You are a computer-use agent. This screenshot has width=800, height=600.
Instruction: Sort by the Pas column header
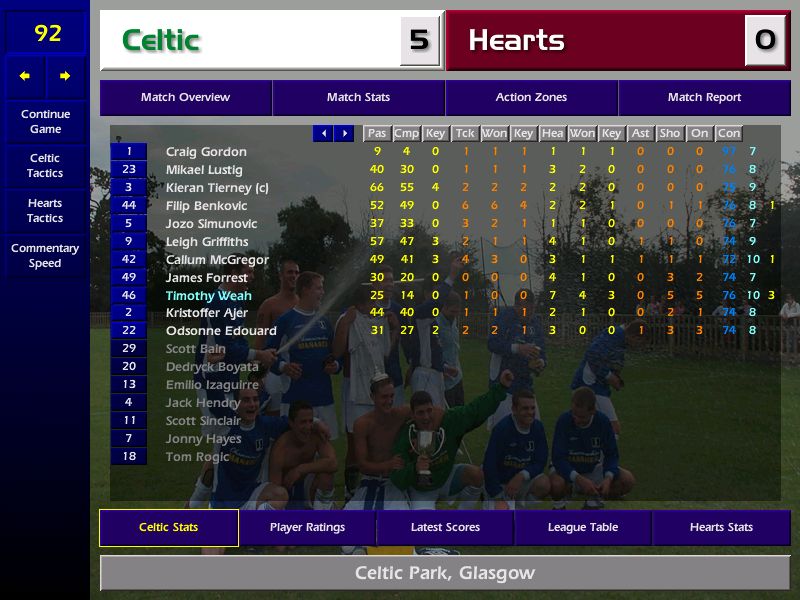point(376,133)
